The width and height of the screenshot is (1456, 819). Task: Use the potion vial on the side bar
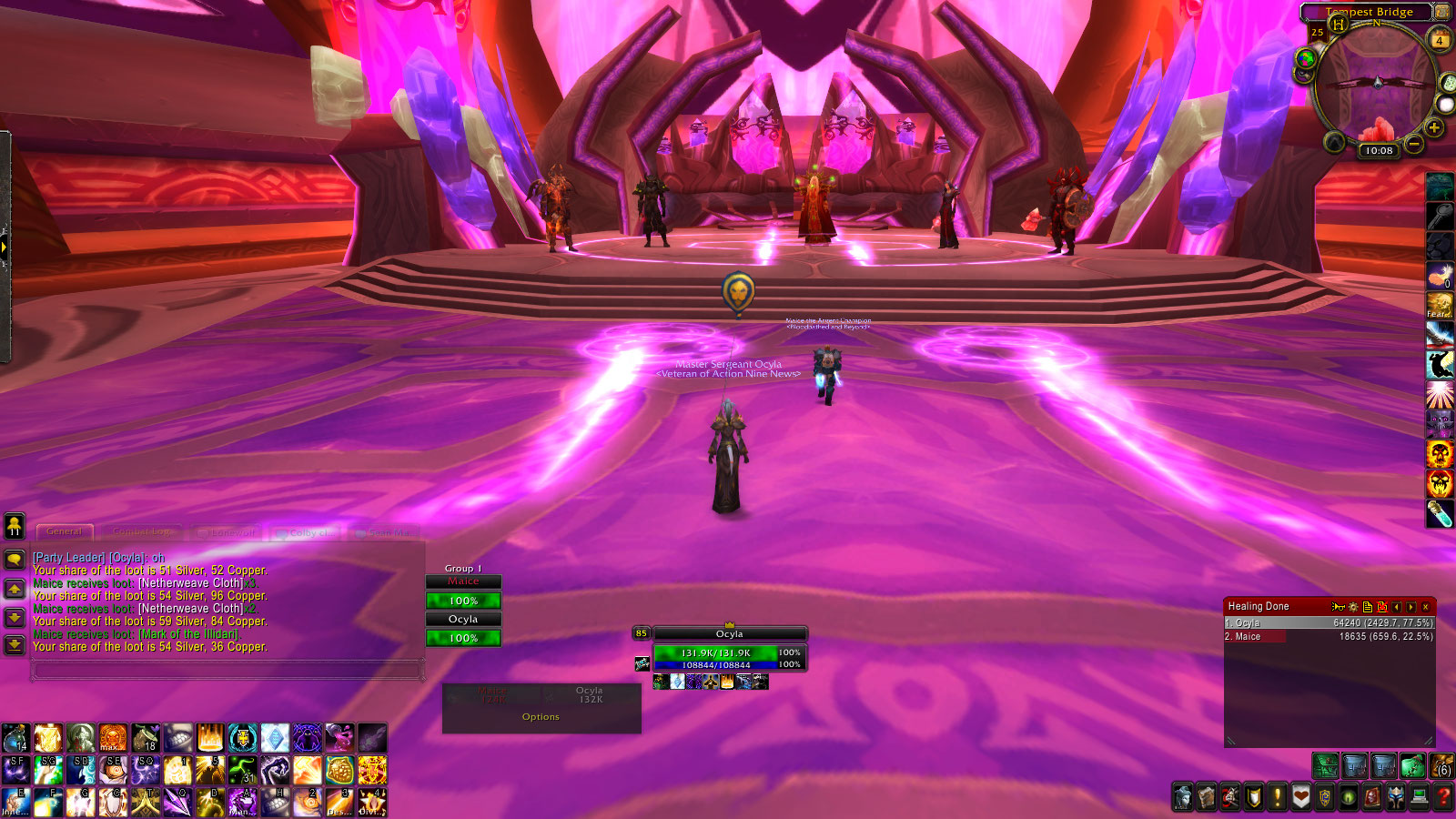pos(1440,514)
